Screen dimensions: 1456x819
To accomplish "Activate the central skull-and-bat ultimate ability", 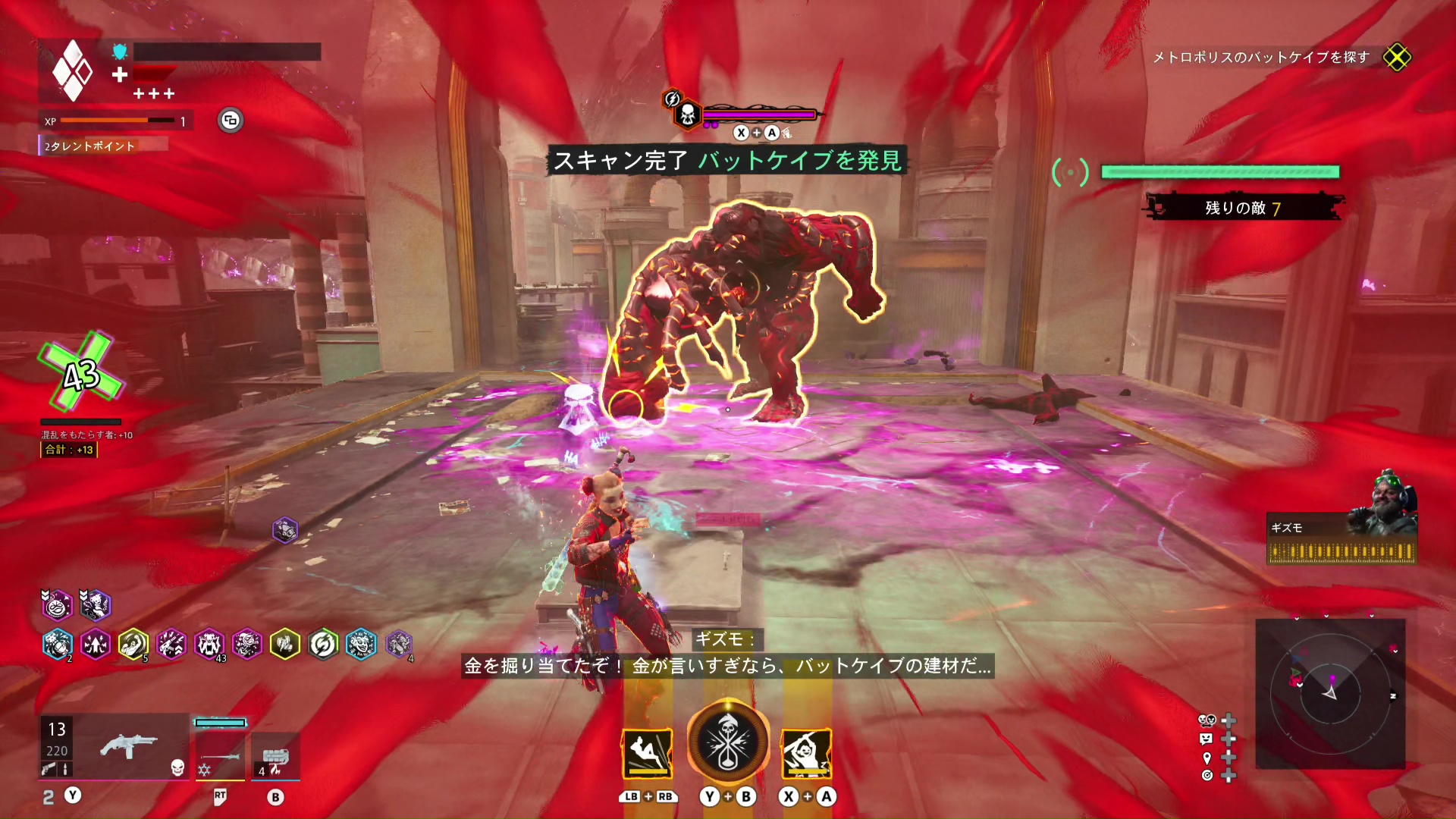I will [728, 742].
